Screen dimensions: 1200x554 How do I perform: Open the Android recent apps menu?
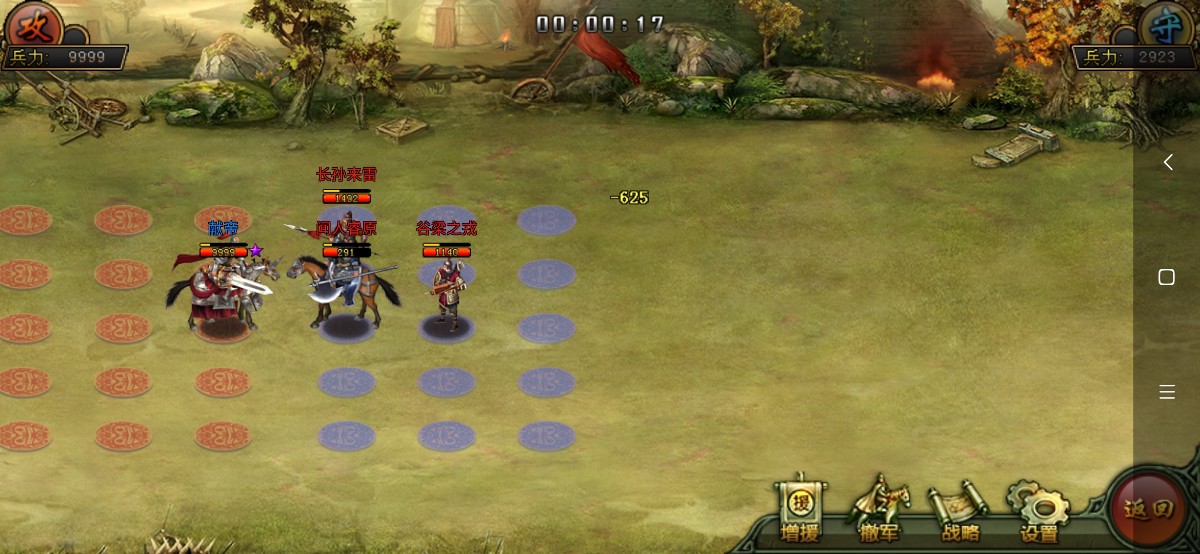click(1167, 392)
